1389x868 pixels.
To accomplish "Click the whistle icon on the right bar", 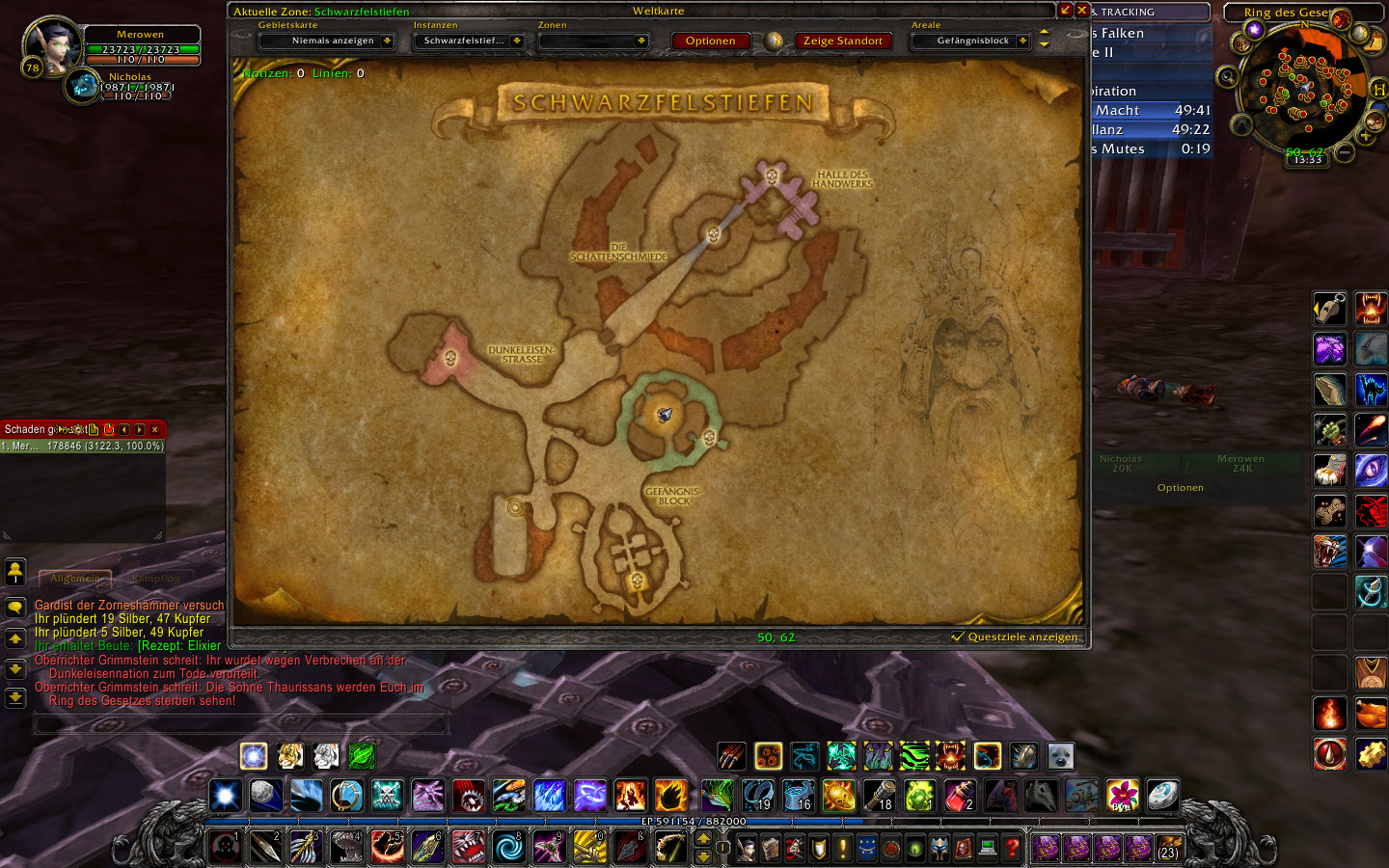I will point(1330,308).
